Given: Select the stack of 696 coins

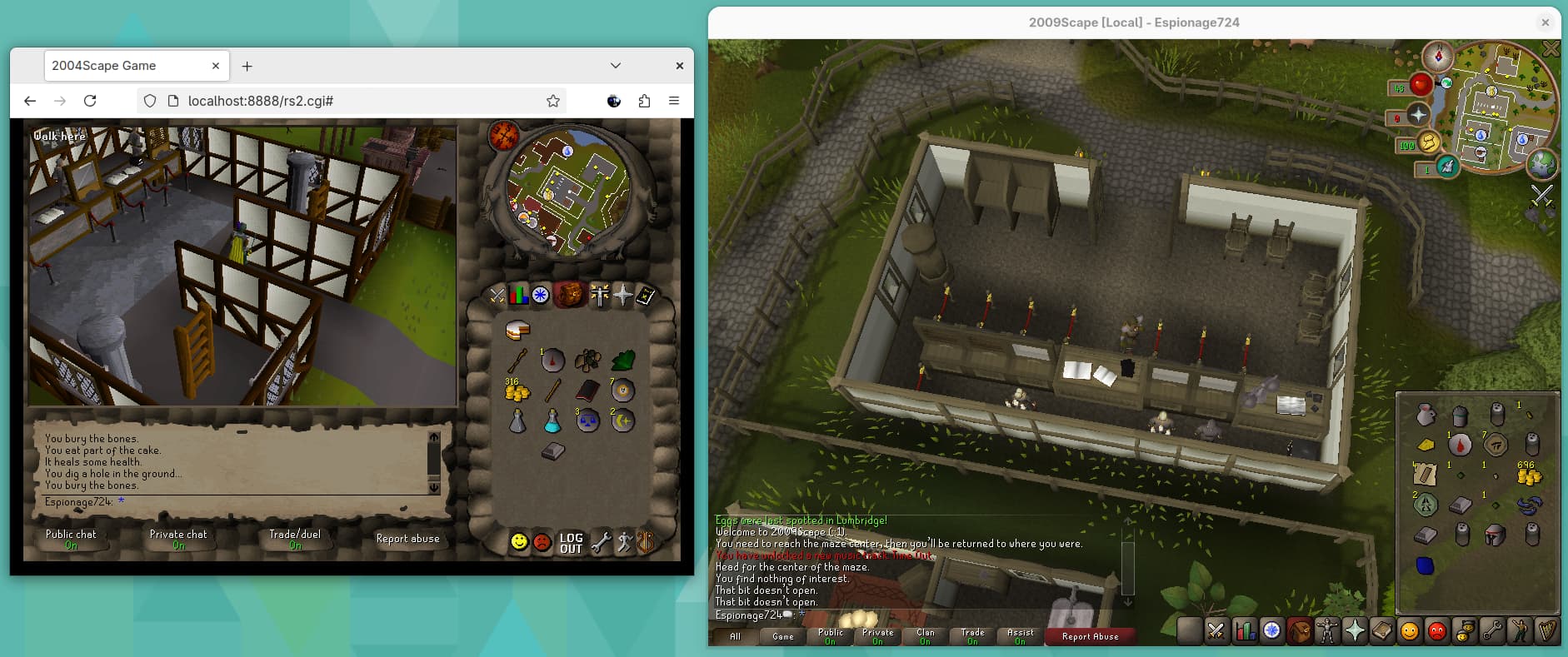Looking at the screenshot, I should click(1530, 475).
